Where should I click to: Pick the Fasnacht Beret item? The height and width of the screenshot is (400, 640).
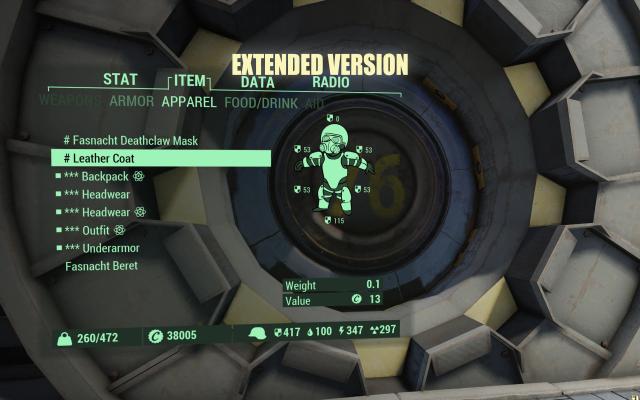[x=101, y=266]
